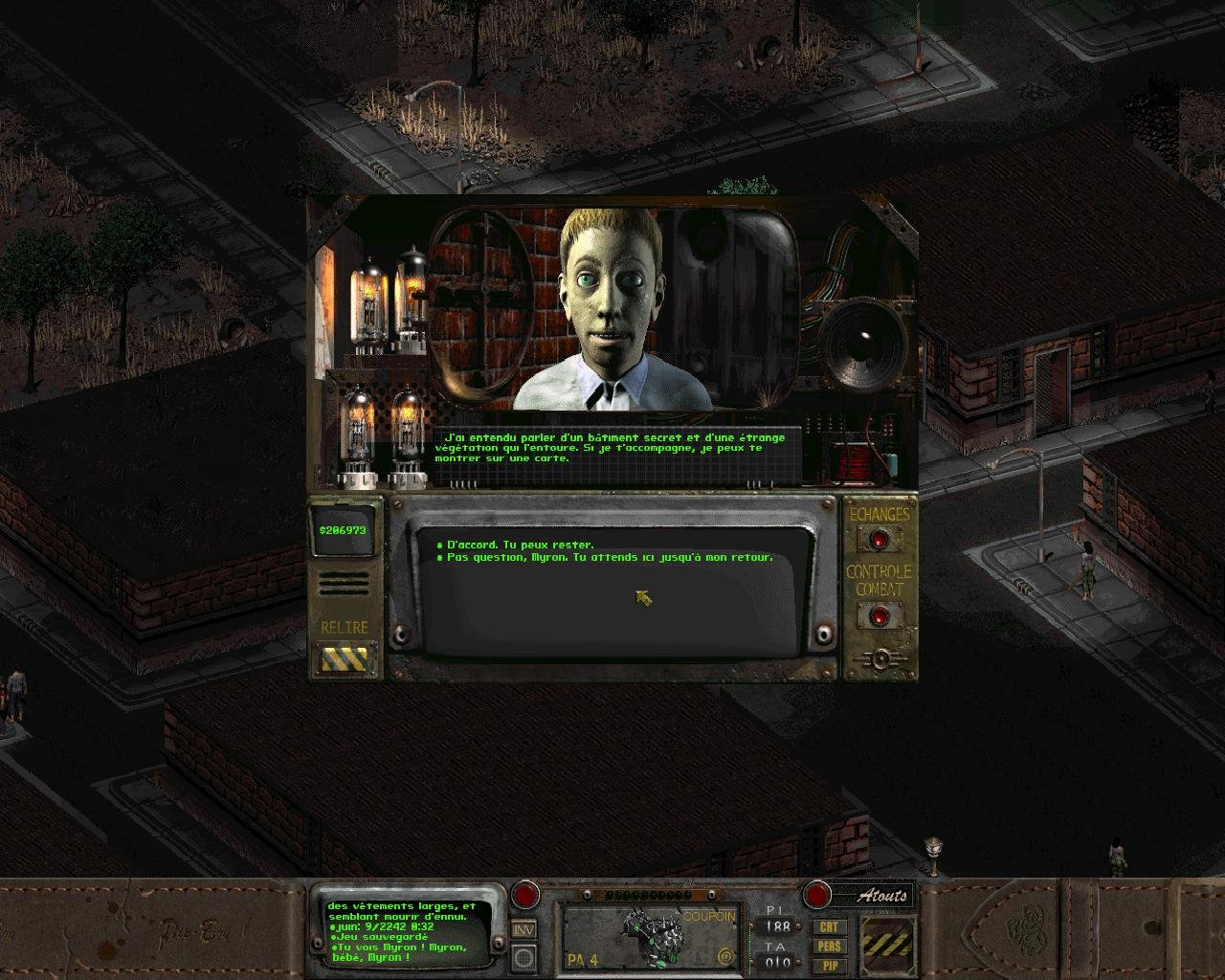The width and height of the screenshot is (1225, 980).
Task: Toggle the right red end-turn light
Action: pos(816,897)
